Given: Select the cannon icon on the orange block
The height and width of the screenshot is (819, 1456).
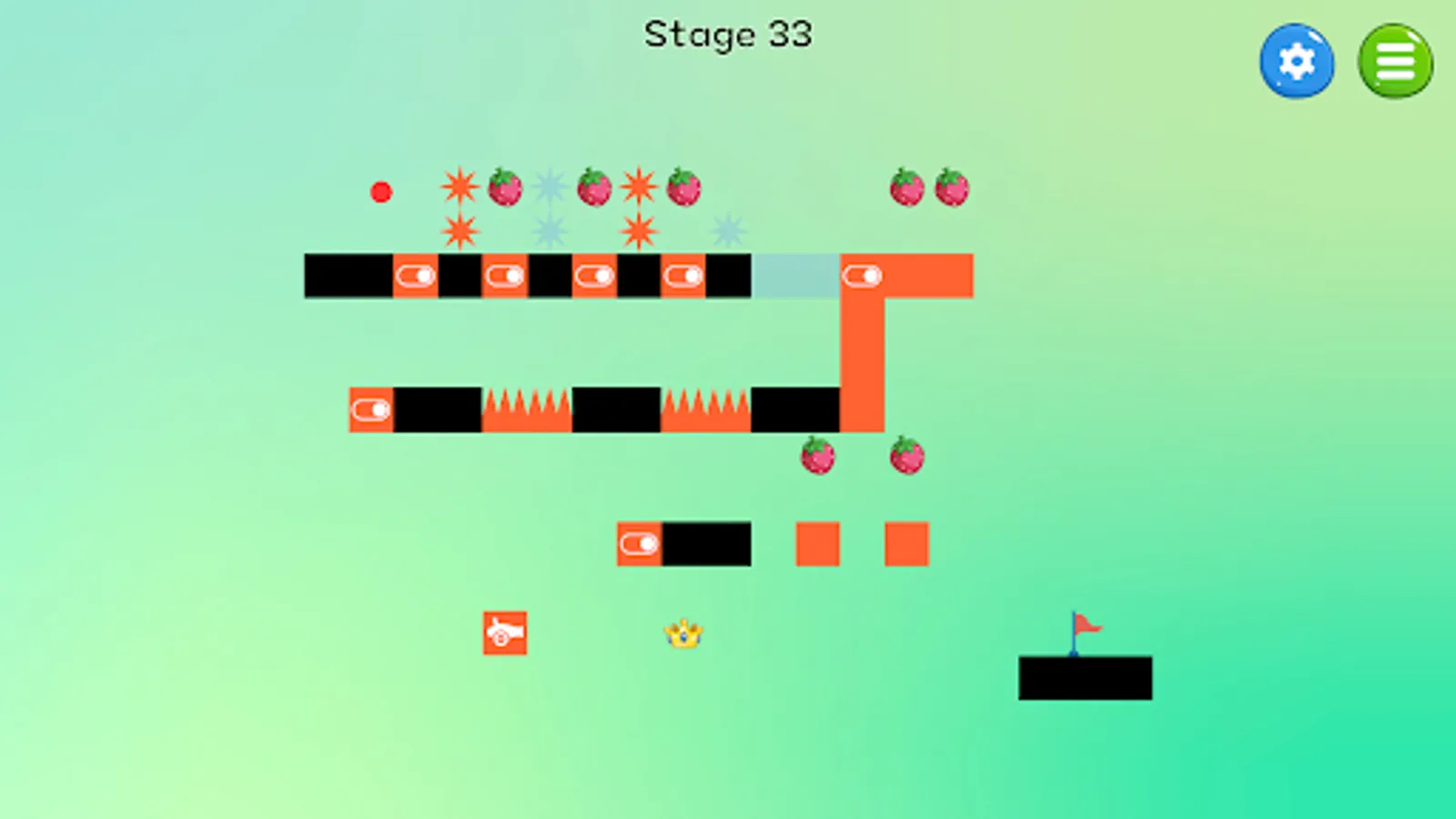Looking at the screenshot, I should tap(505, 633).
